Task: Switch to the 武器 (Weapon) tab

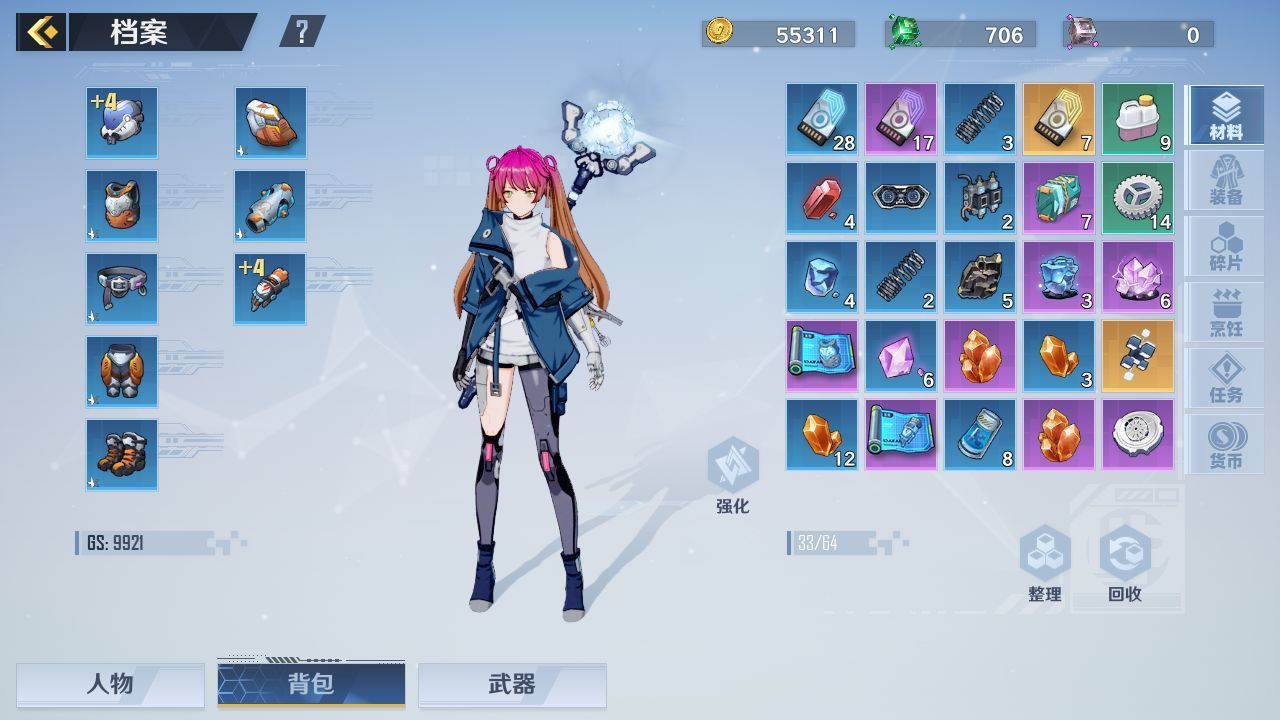Action: pos(512,686)
